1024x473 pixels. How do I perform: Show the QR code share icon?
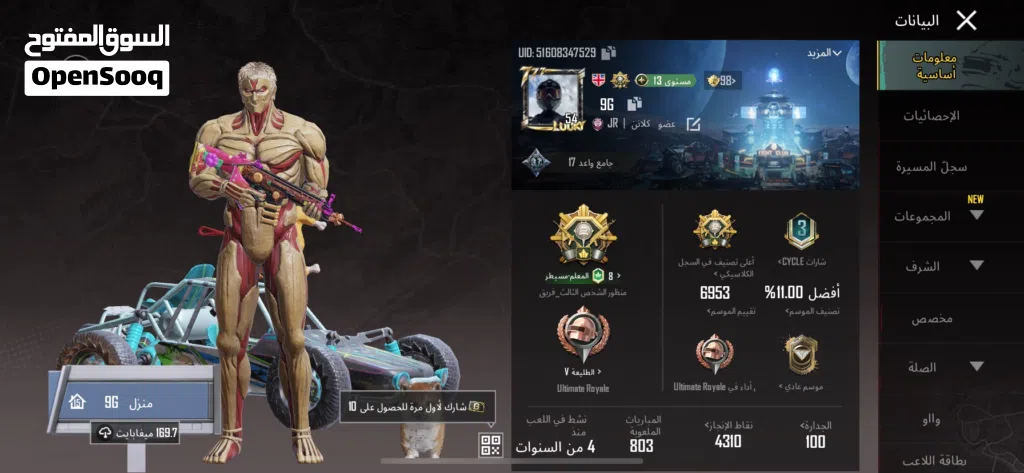tap(490, 446)
